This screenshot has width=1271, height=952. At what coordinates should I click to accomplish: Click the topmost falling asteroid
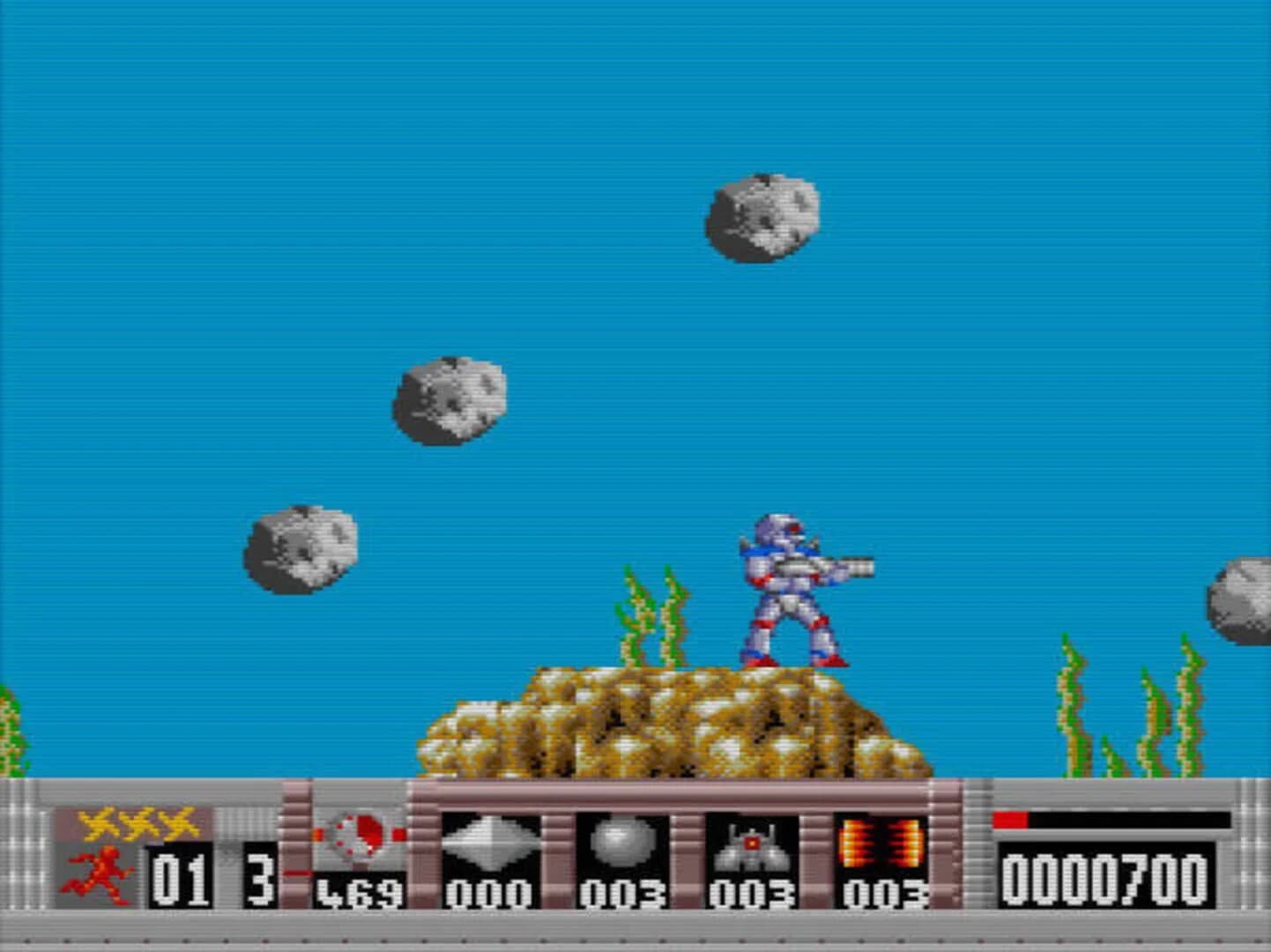761,220
